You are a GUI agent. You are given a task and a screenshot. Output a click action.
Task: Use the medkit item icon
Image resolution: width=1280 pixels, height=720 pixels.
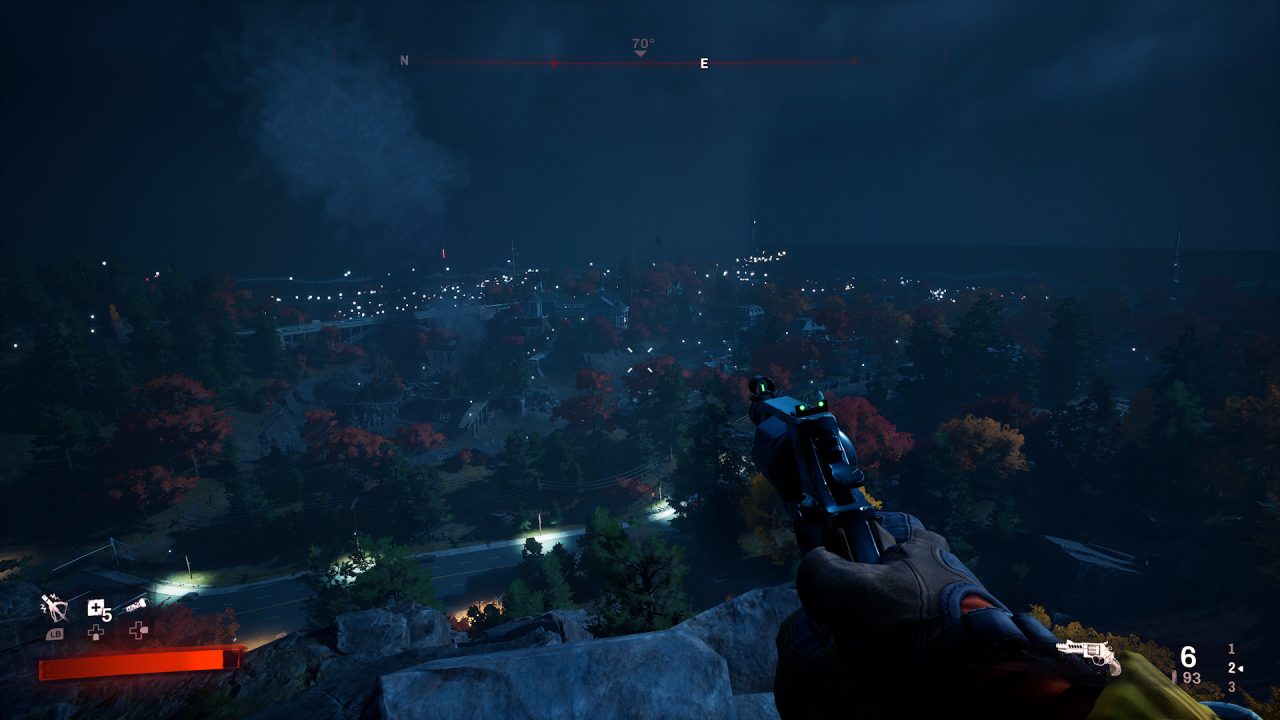pos(96,608)
